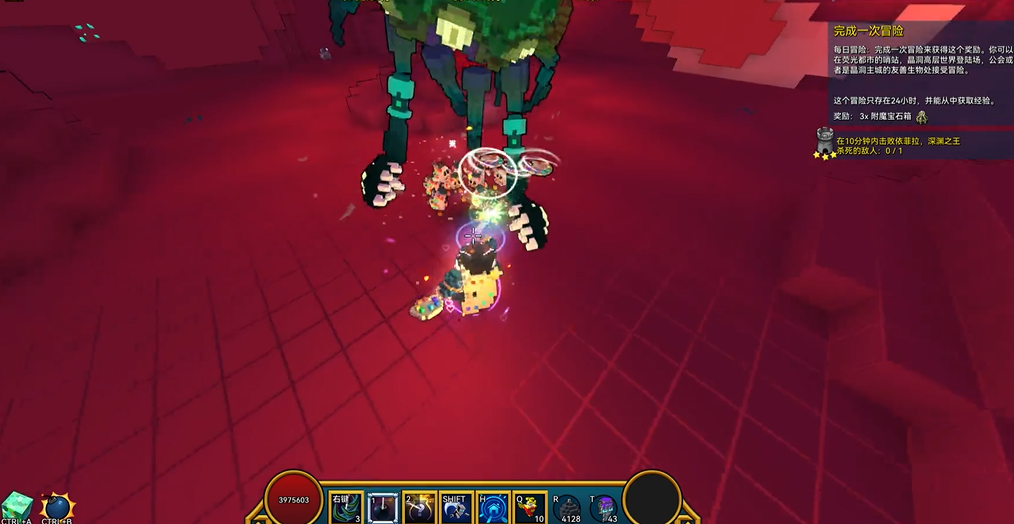Click the blue home teleport icon

coord(494,507)
